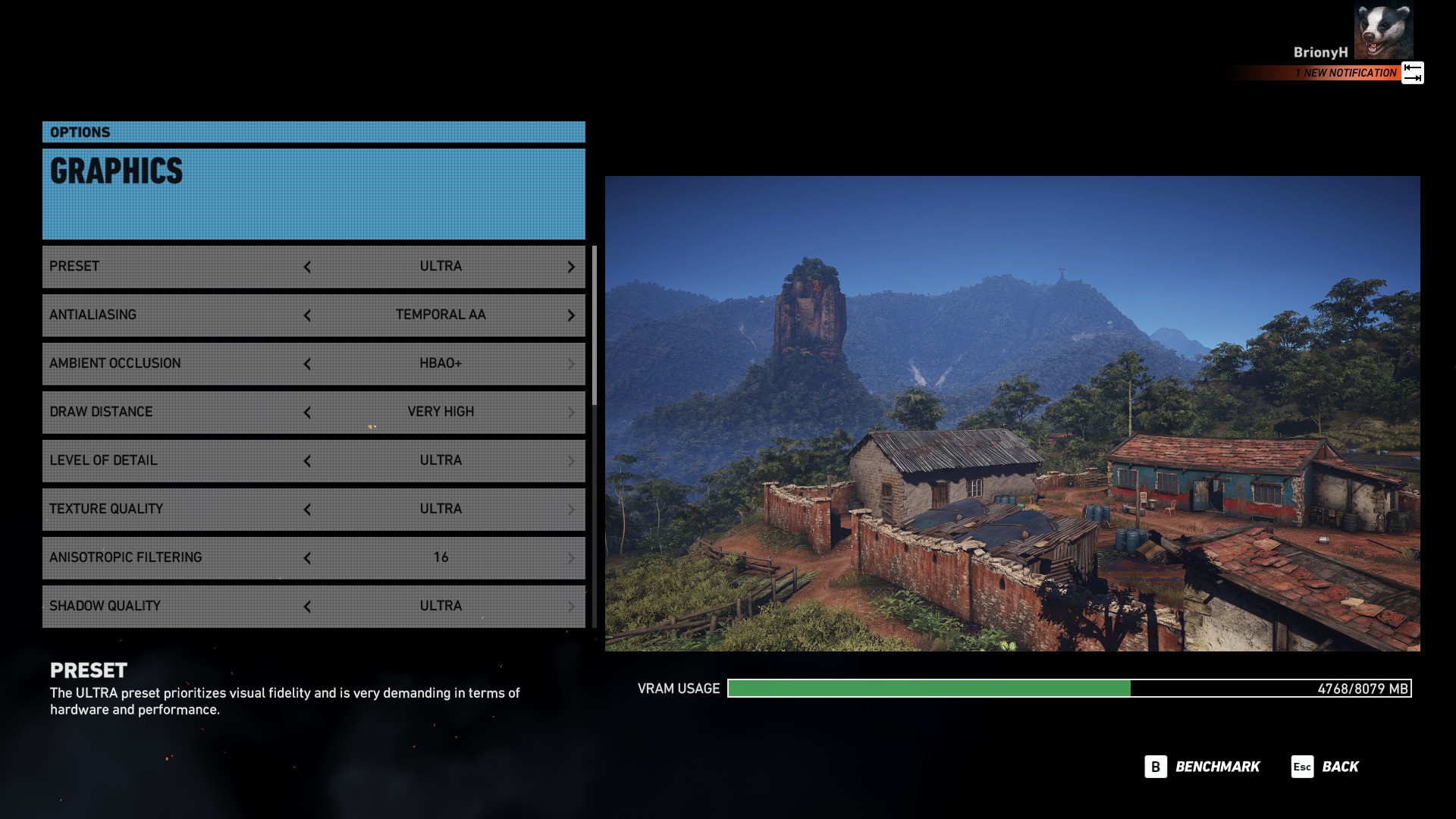
Task: Lower the Ambient Occlusion setting
Action: tap(307, 364)
